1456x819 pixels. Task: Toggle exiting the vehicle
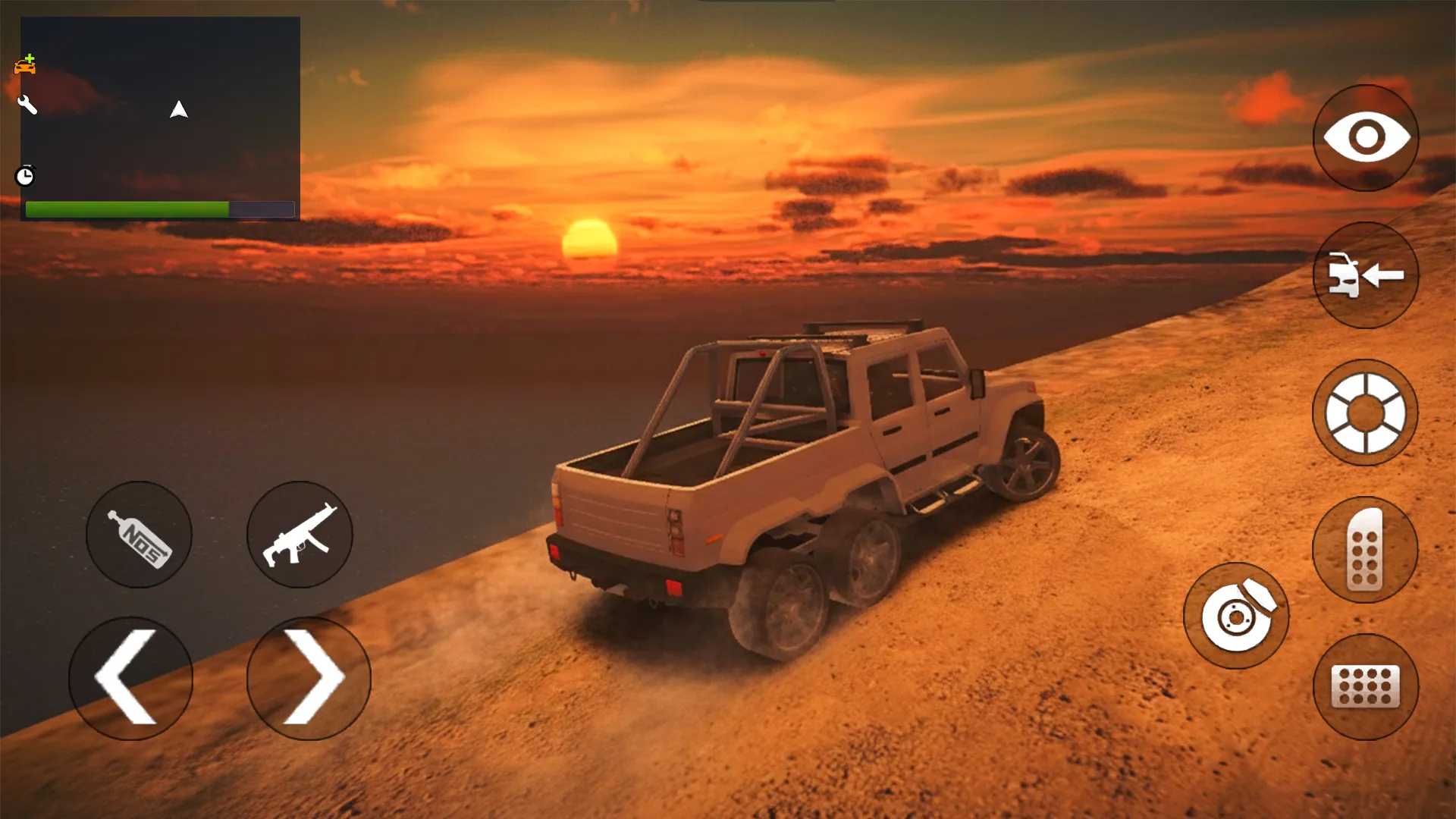pyautogui.click(x=1366, y=277)
